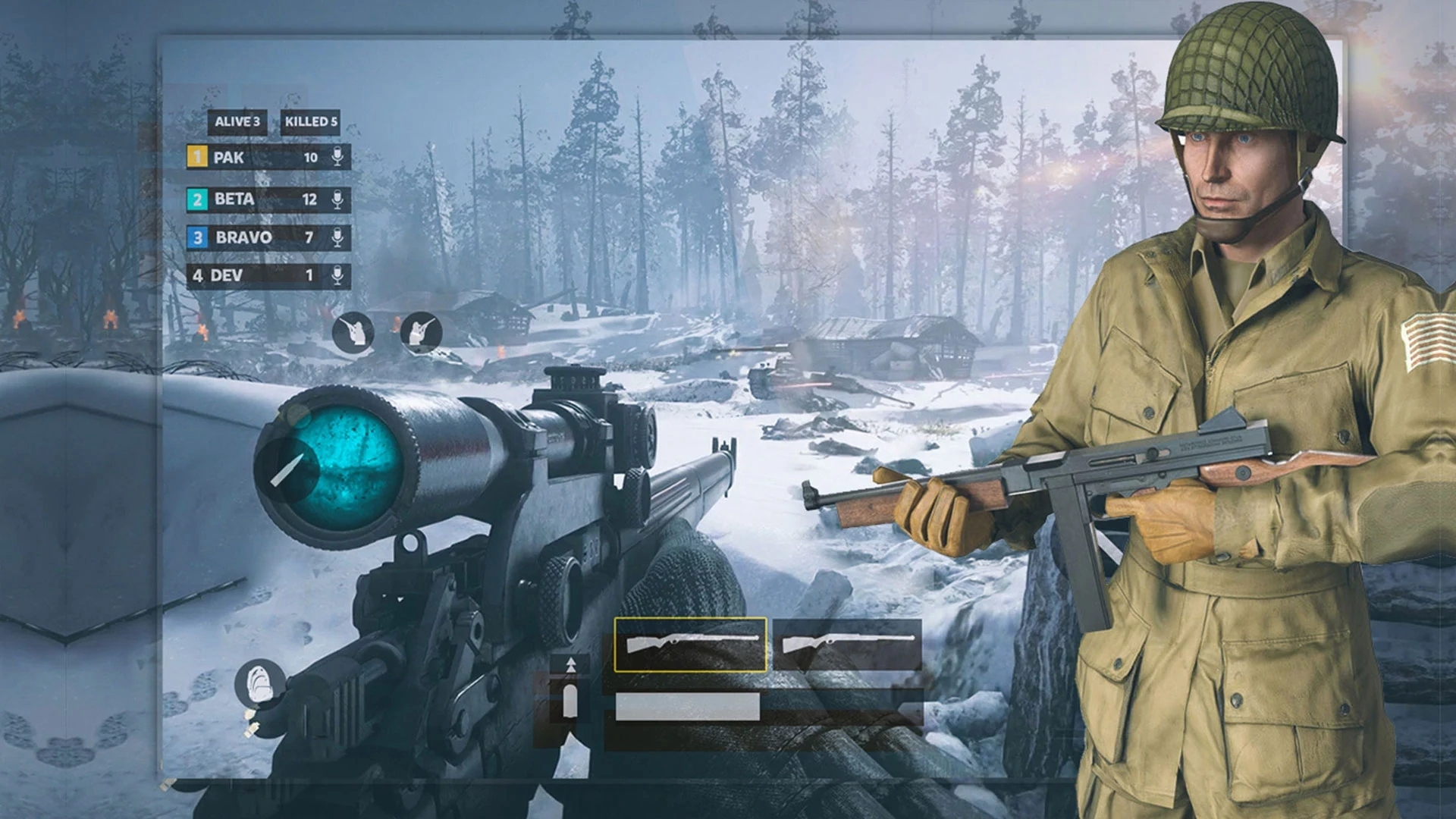
Task: Use the hand gesture icon pointing left
Action: (x=353, y=332)
